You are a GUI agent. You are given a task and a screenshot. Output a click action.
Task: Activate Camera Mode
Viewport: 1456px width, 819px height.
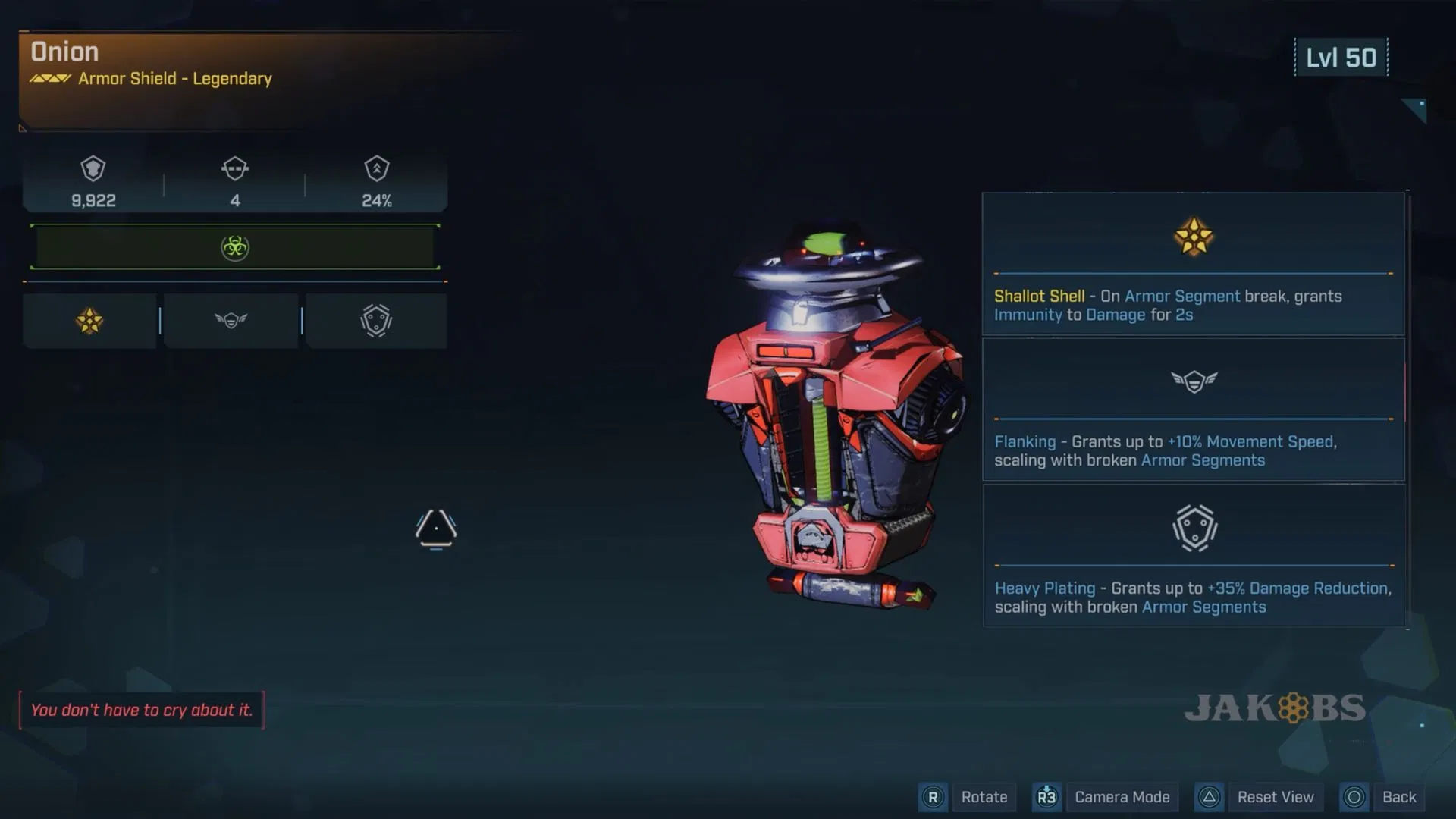(1122, 797)
